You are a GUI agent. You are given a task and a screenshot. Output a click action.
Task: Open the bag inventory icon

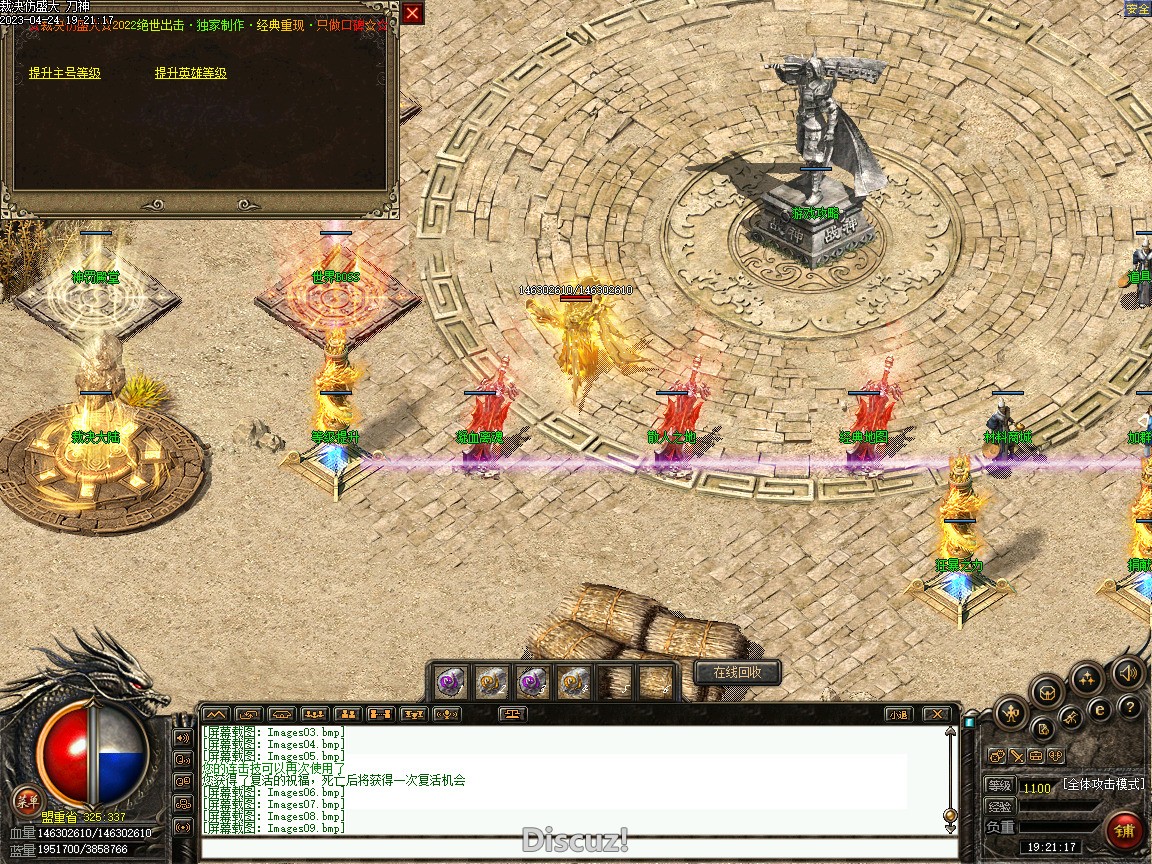[x=1046, y=692]
